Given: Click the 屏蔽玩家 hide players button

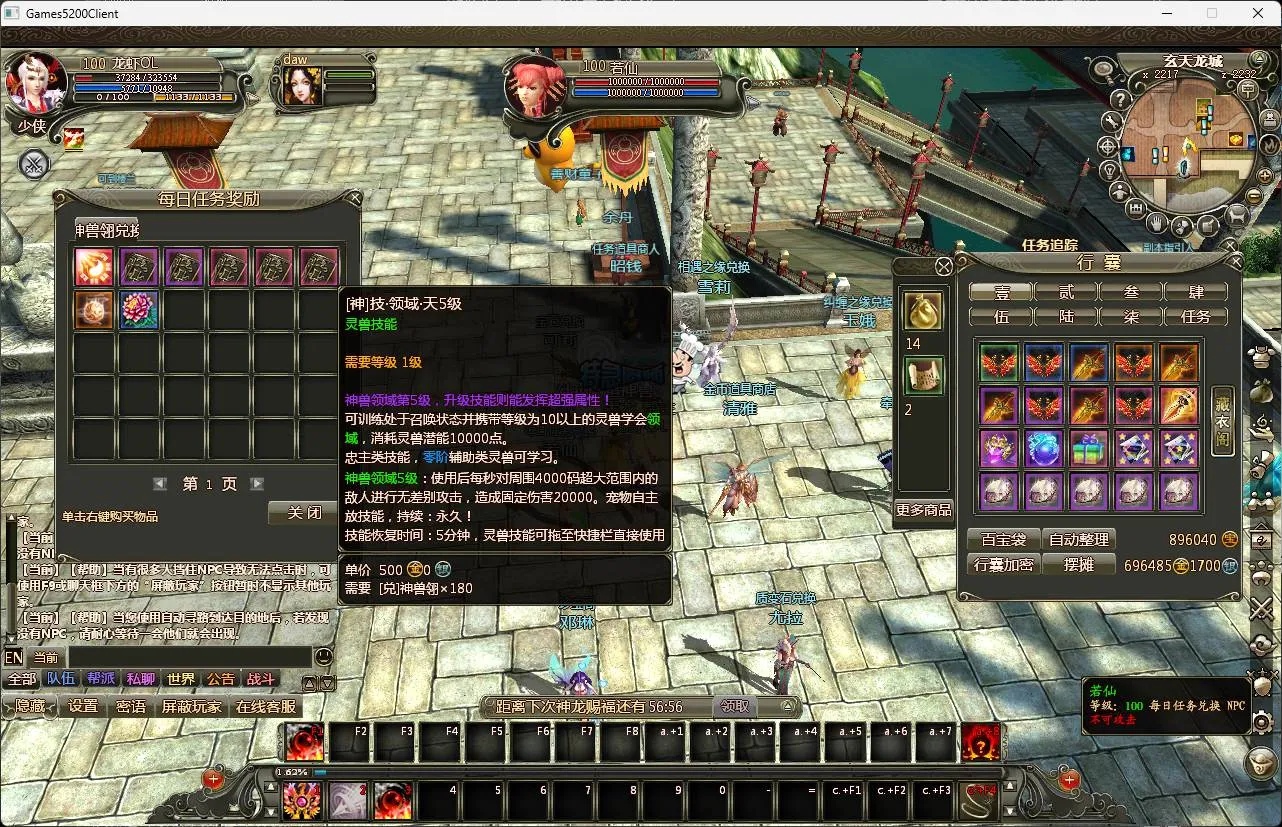Looking at the screenshot, I should click(x=192, y=706).
